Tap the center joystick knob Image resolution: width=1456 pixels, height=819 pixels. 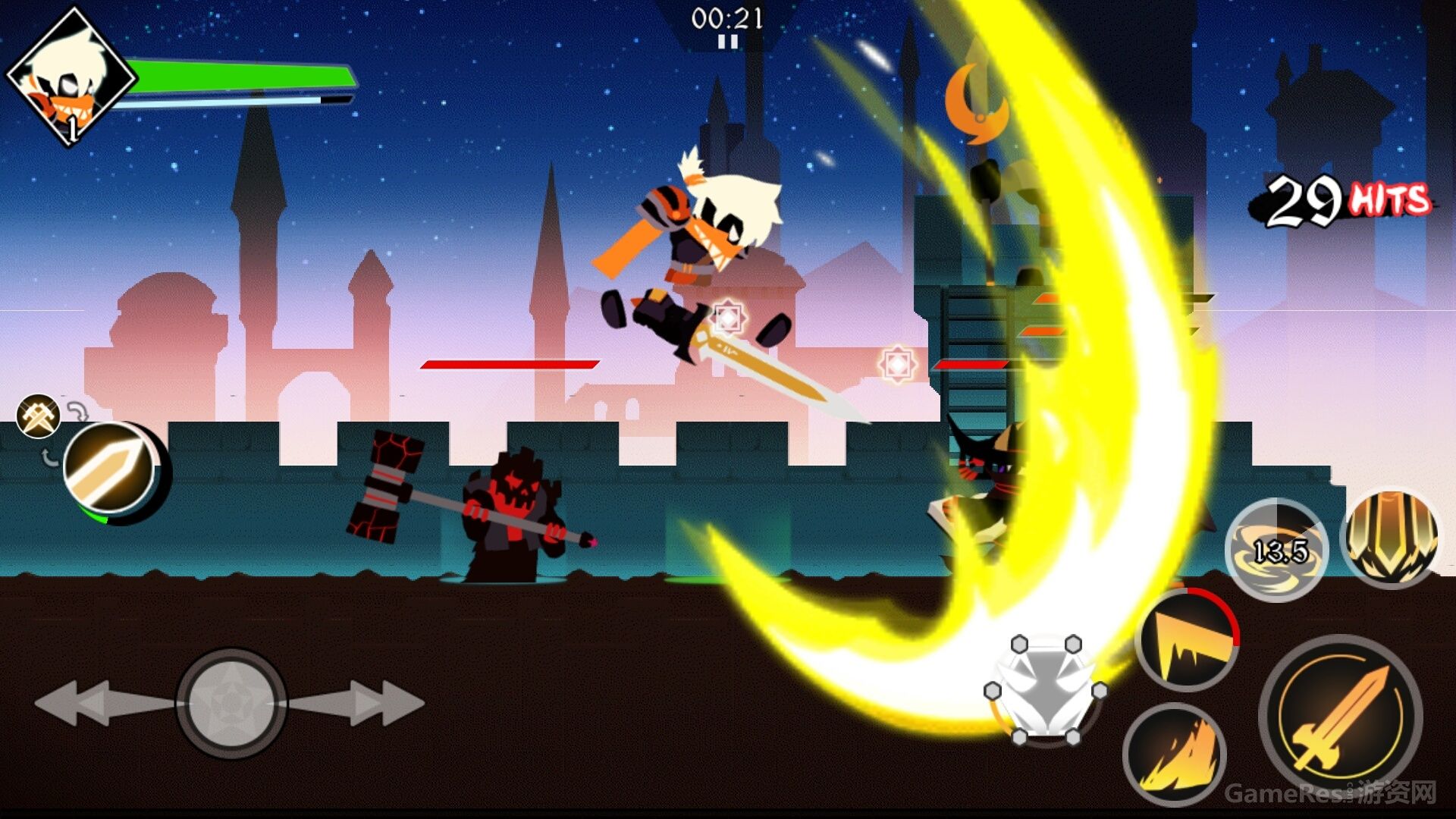pyautogui.click(x=231, y=702)
